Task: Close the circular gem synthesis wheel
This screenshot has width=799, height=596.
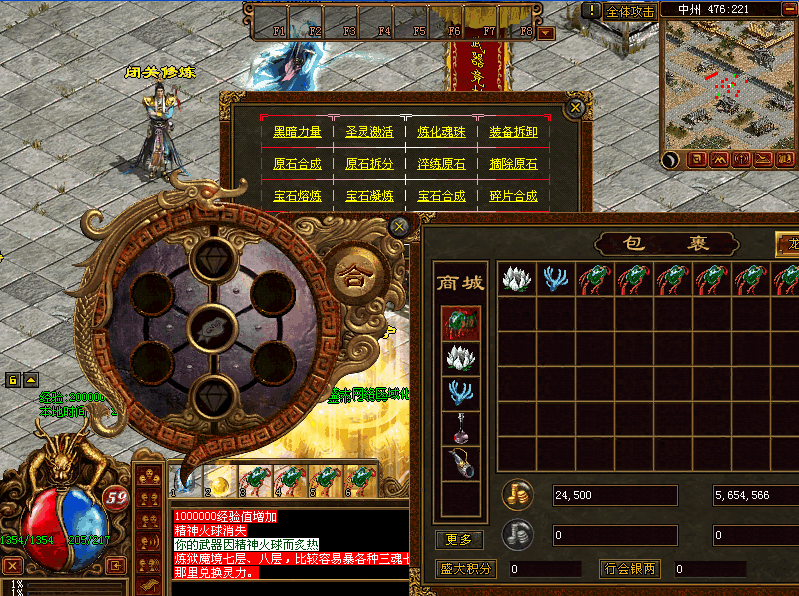Action: (399, 227)
